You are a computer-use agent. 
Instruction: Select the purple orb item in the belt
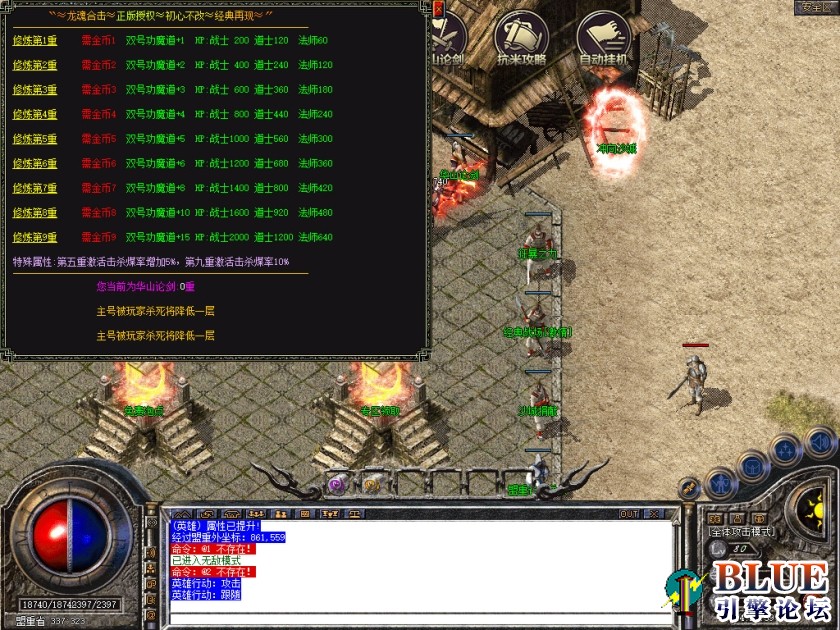pos(337,484)
